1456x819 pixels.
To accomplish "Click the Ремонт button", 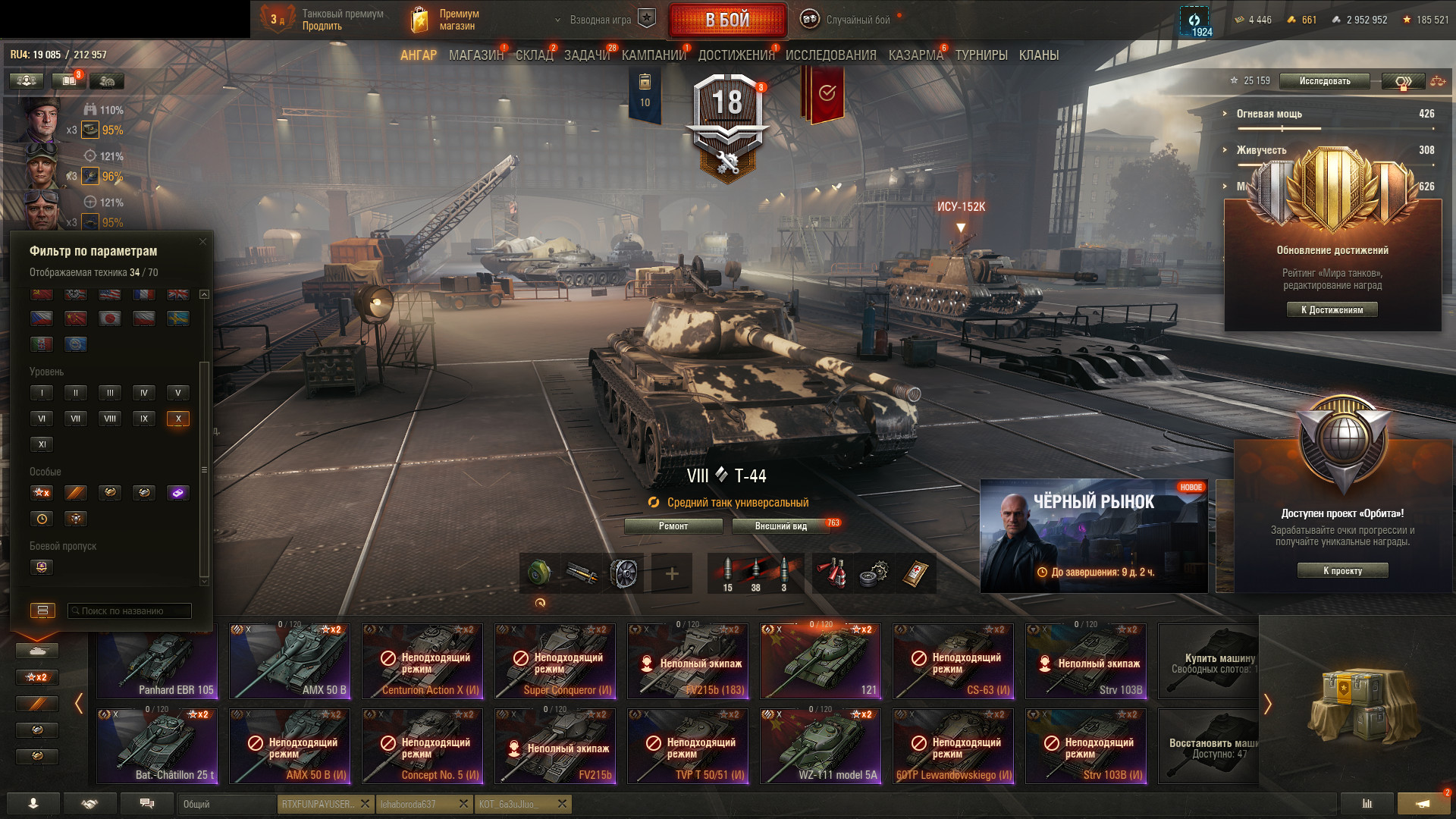I will 673,526.
